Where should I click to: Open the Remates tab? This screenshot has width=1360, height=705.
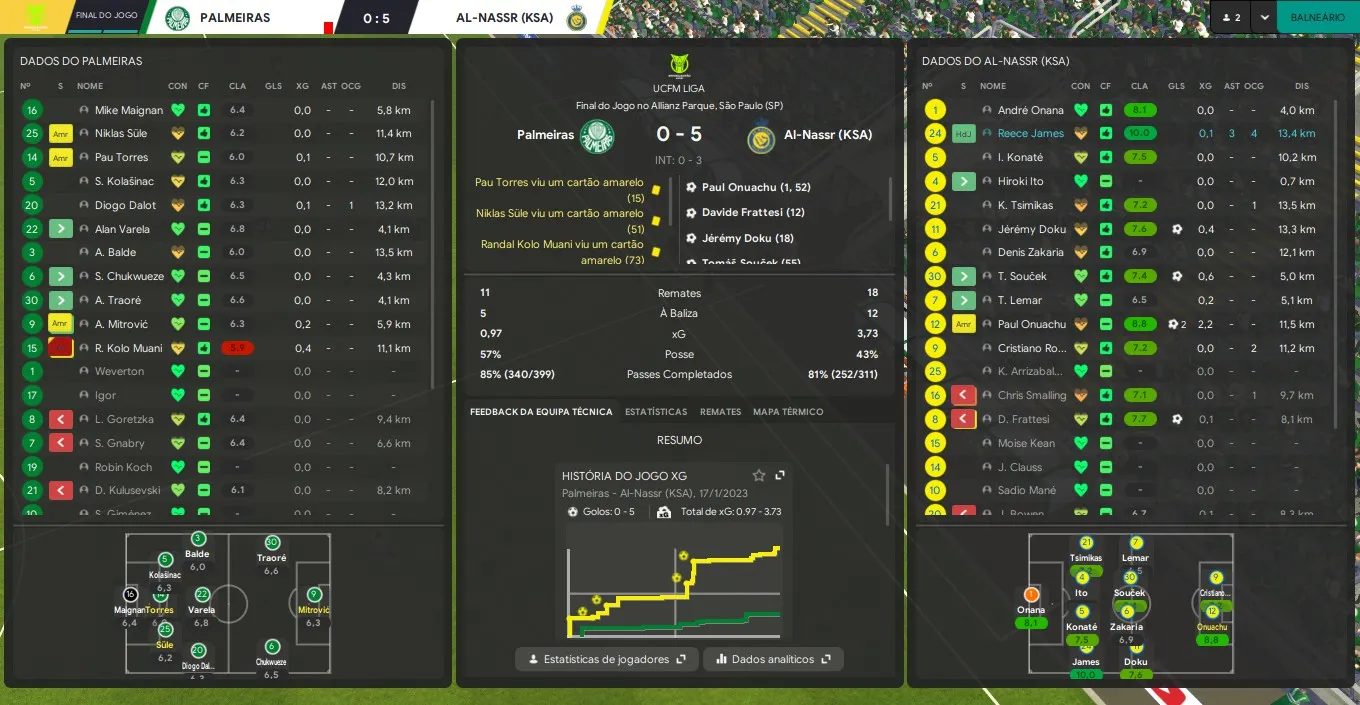(x=720, y=412)
